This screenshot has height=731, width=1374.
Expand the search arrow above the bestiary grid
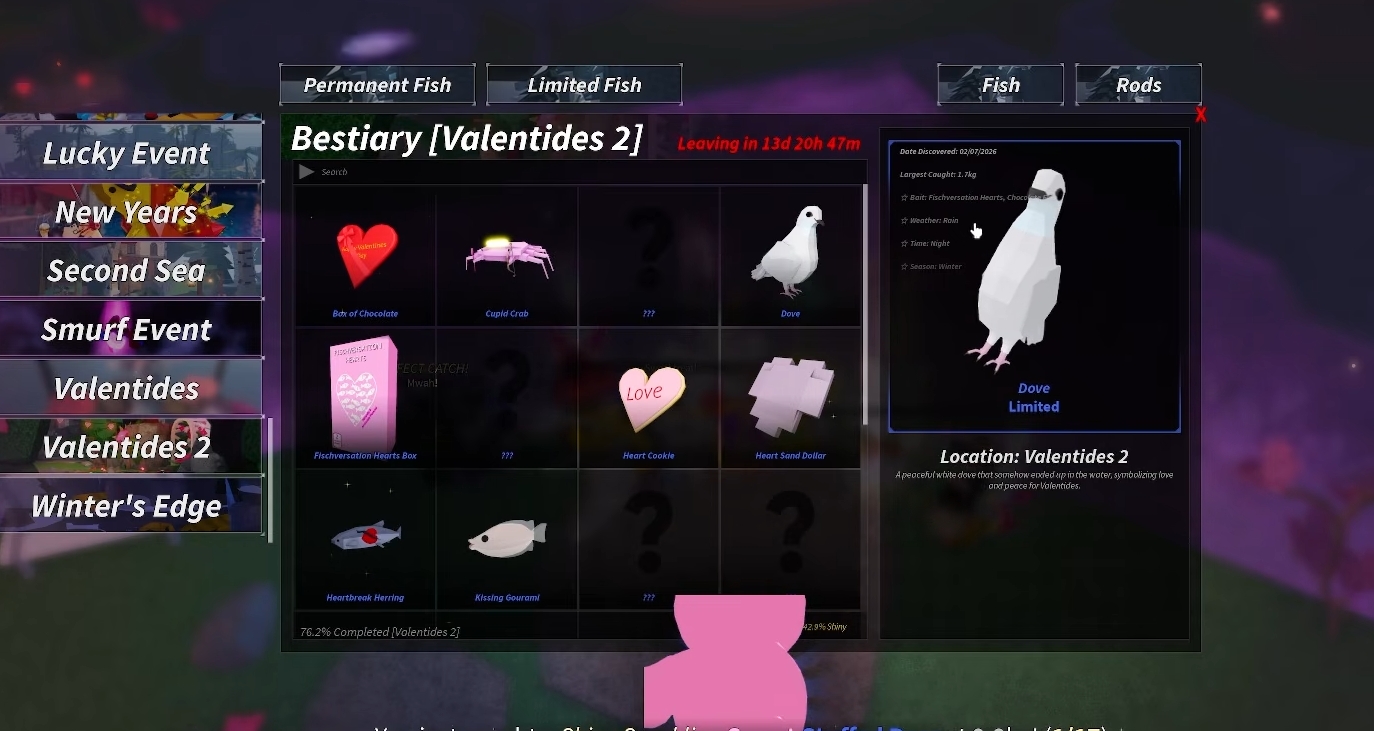coord(306,171)
